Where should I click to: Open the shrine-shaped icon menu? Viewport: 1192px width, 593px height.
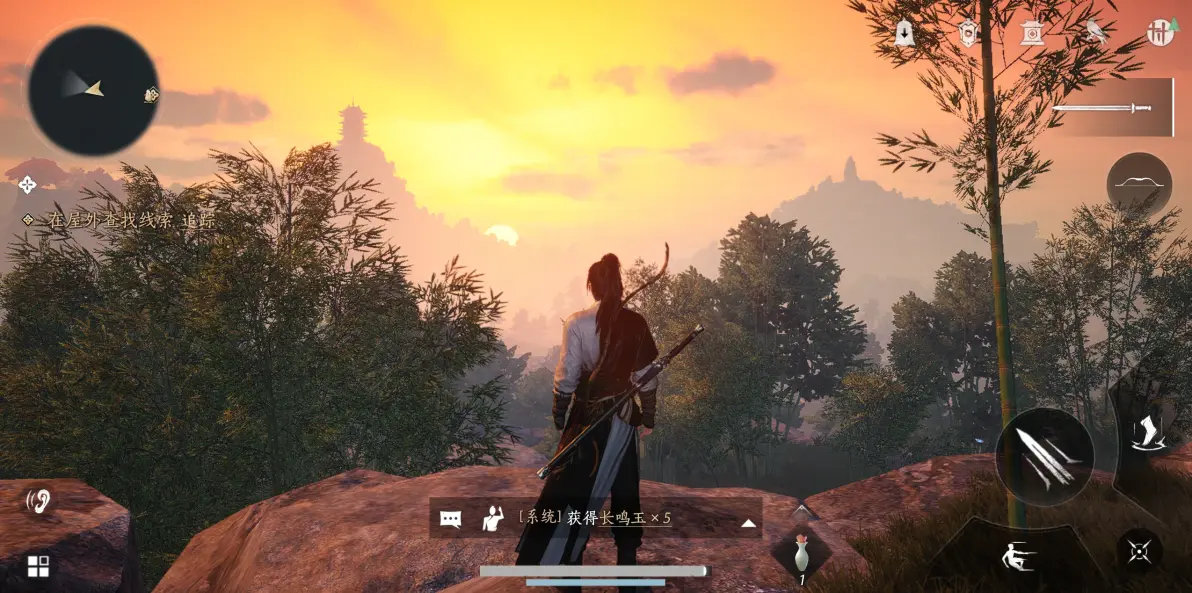coord(1032,33)
